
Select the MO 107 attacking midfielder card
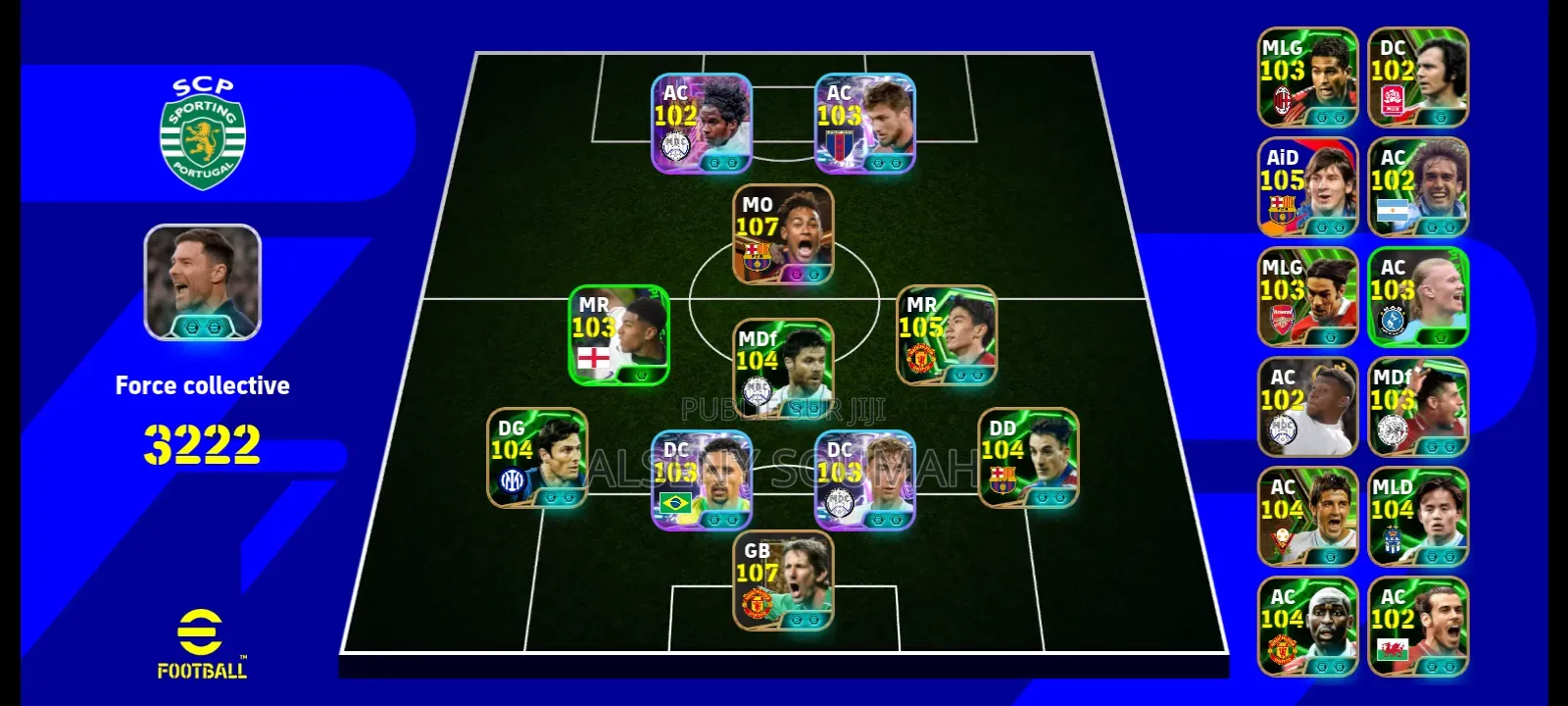783,235
